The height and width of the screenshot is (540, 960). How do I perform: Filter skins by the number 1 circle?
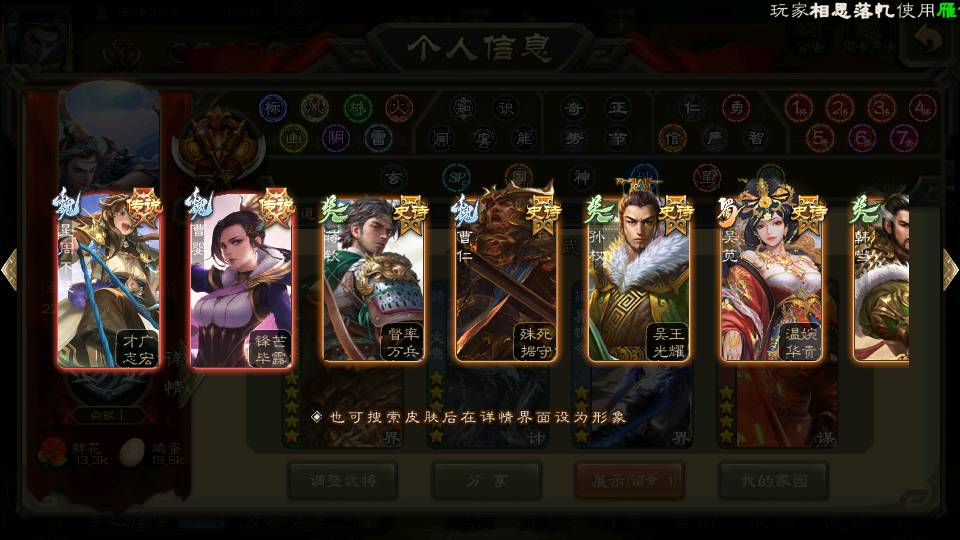(798, 108)
